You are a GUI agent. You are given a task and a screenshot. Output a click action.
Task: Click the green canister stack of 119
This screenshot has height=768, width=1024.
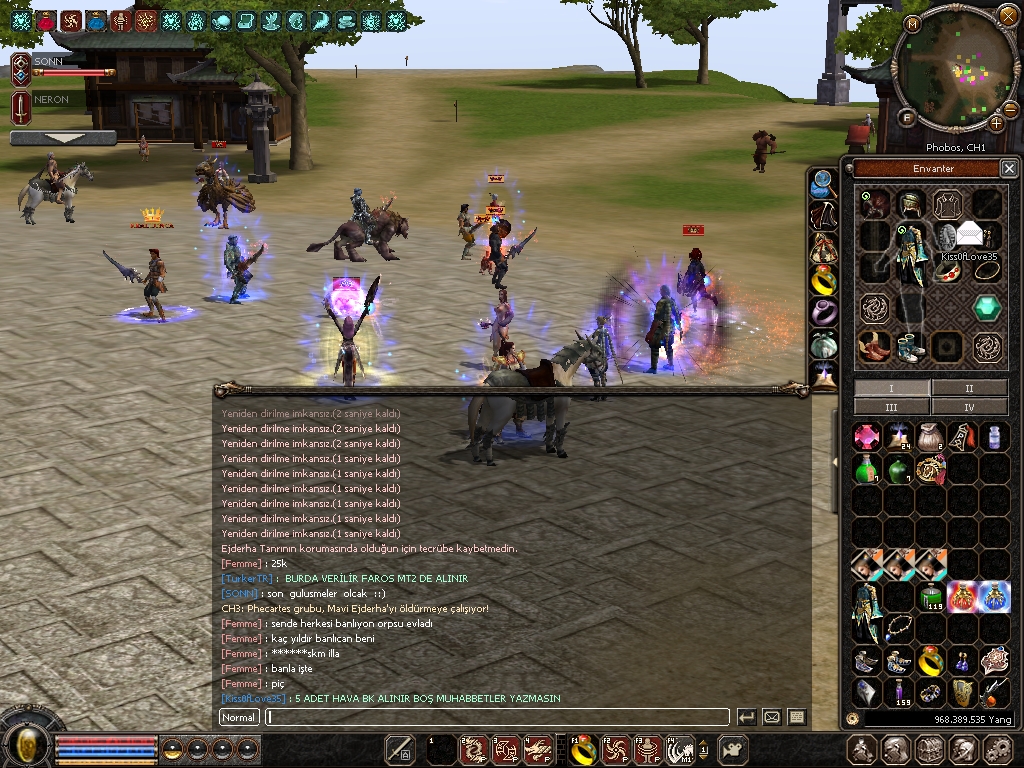932,597
